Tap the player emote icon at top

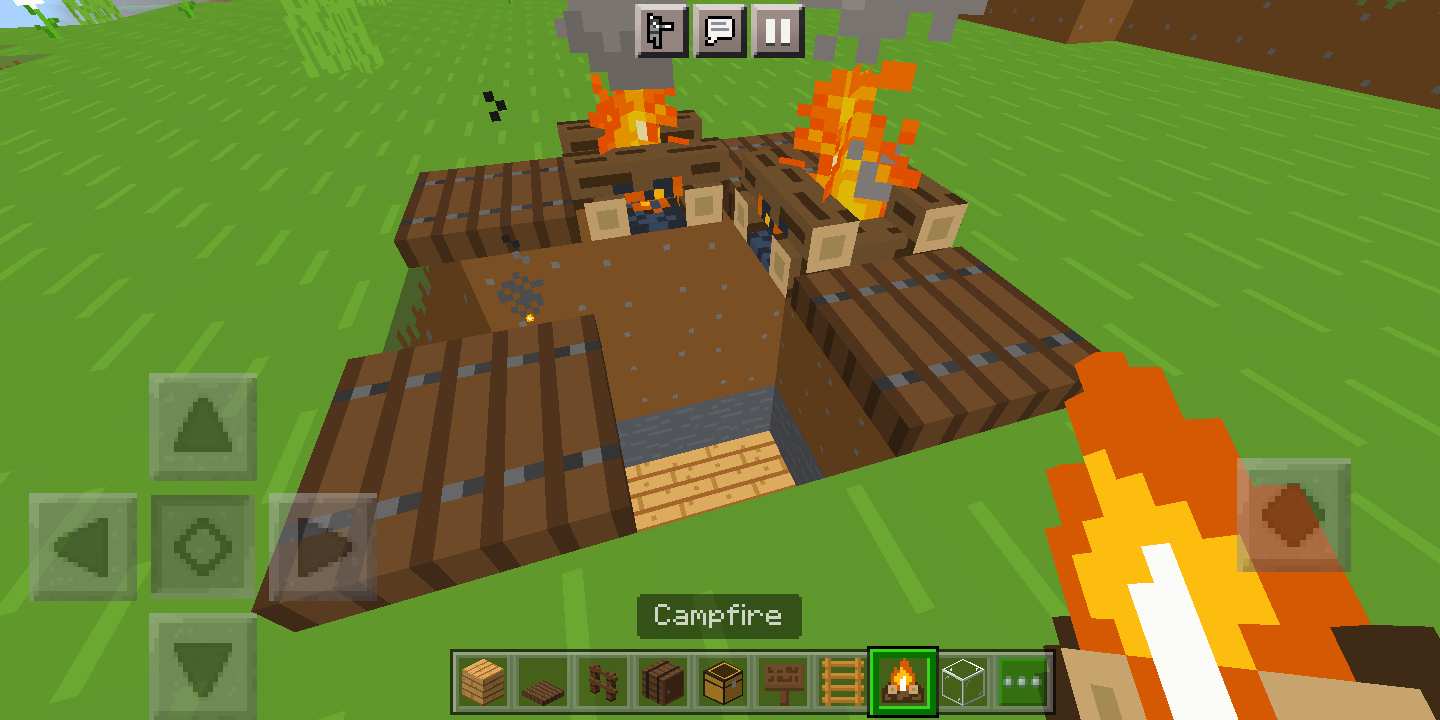click(661, 31)
